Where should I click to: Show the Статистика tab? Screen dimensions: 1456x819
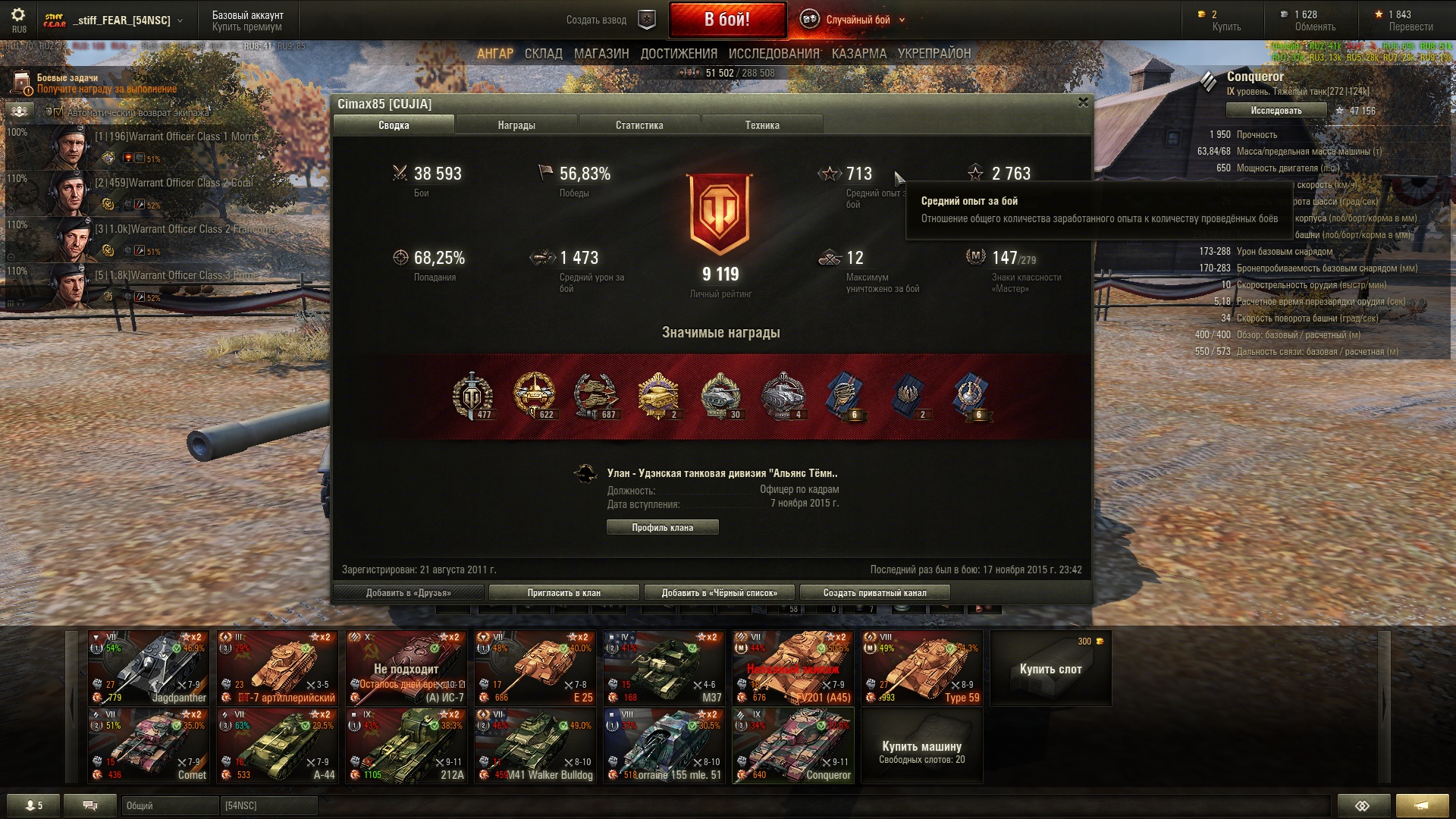(x=639, y=125)
